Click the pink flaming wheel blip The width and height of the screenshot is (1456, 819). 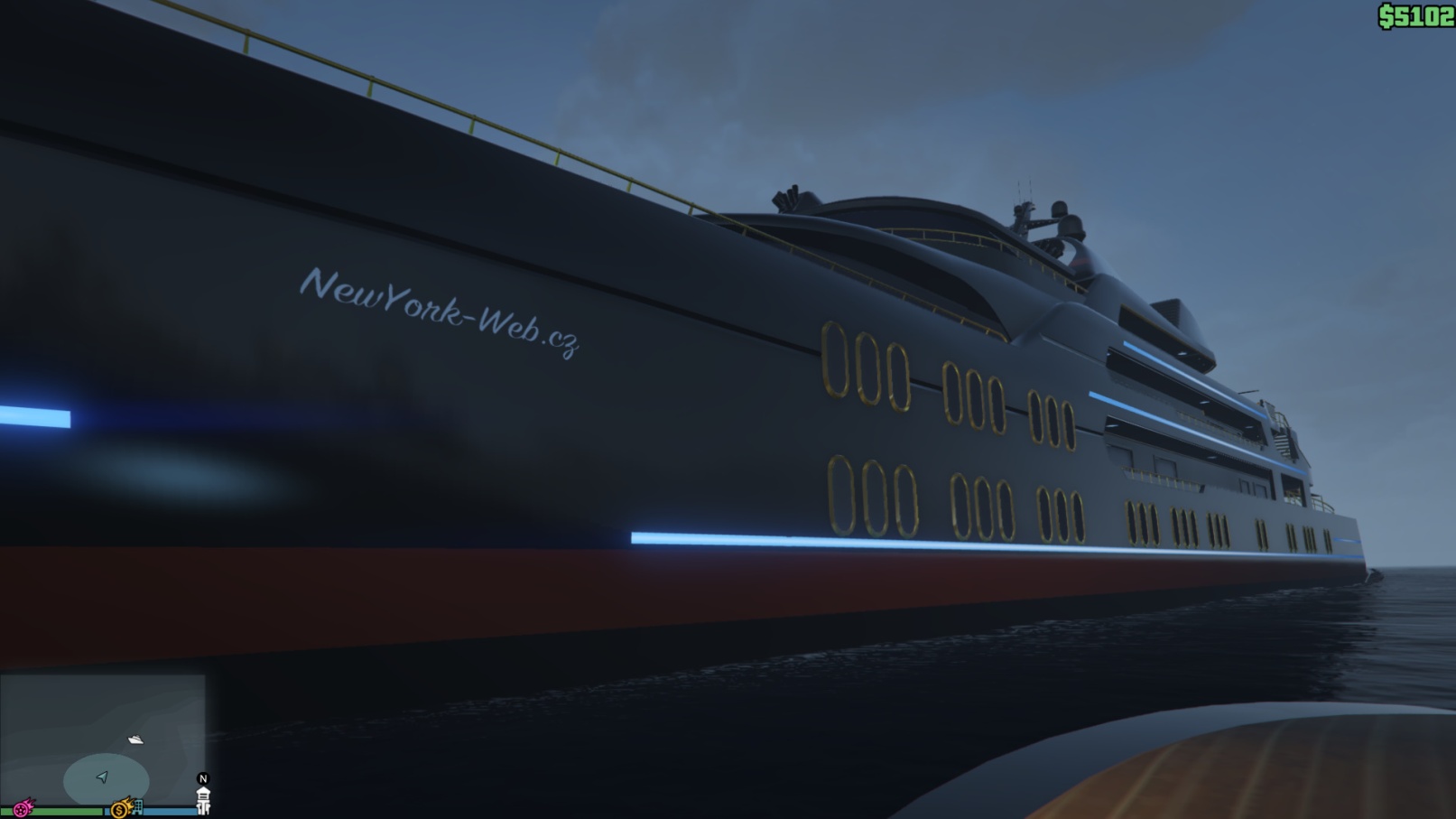[22, 806]
